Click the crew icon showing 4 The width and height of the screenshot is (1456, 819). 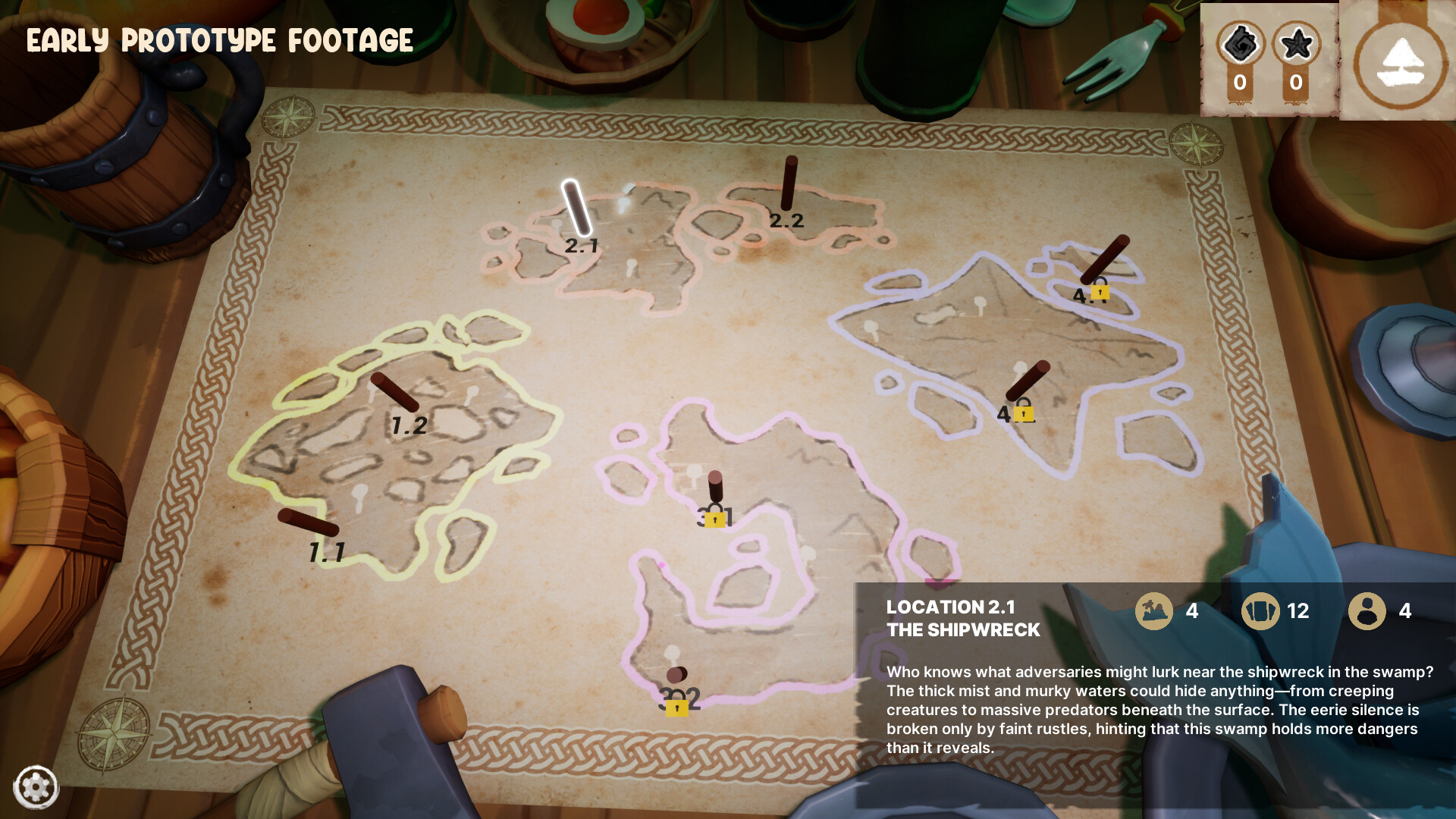[1367, 611]
